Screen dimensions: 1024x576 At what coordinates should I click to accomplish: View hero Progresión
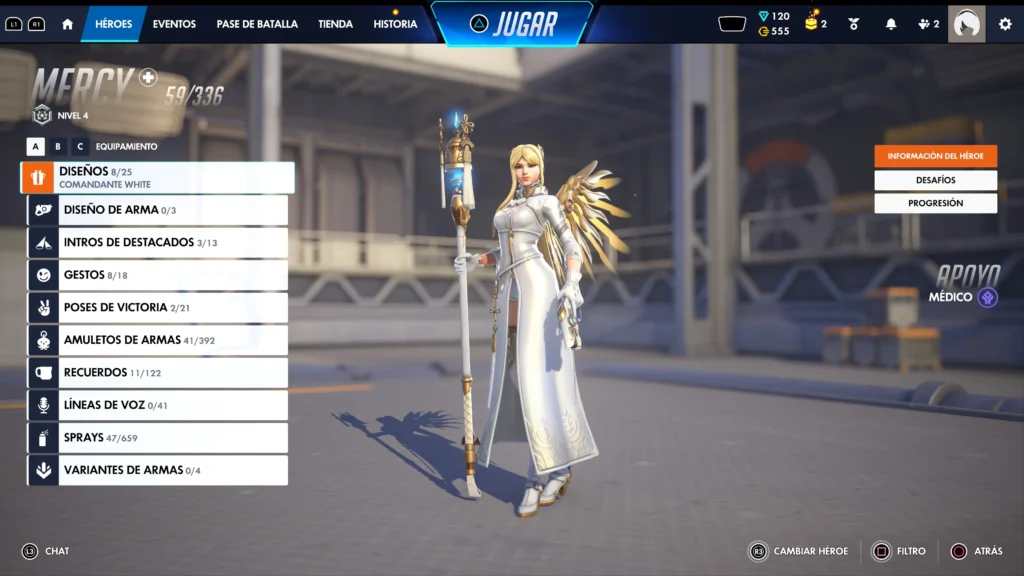(935, 203)
